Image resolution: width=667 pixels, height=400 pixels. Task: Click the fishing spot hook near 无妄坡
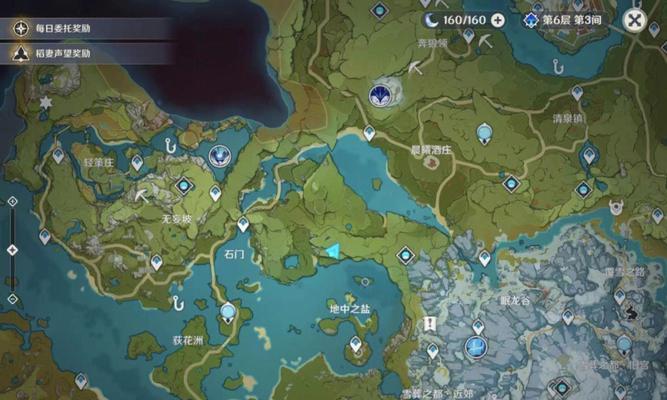coord(176,301)
